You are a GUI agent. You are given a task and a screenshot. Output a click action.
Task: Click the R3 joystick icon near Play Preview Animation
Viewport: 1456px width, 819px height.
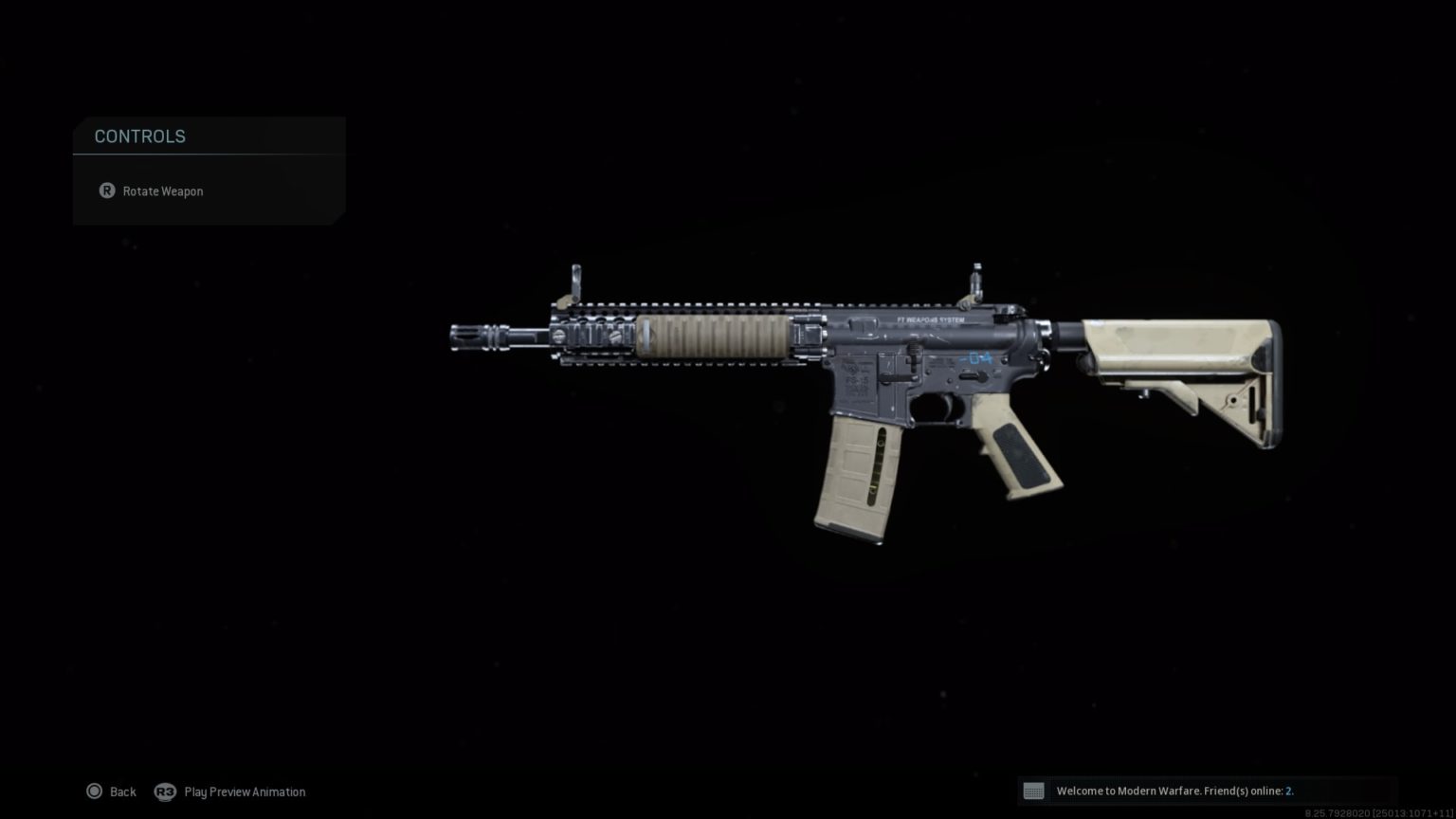(167, 792)
